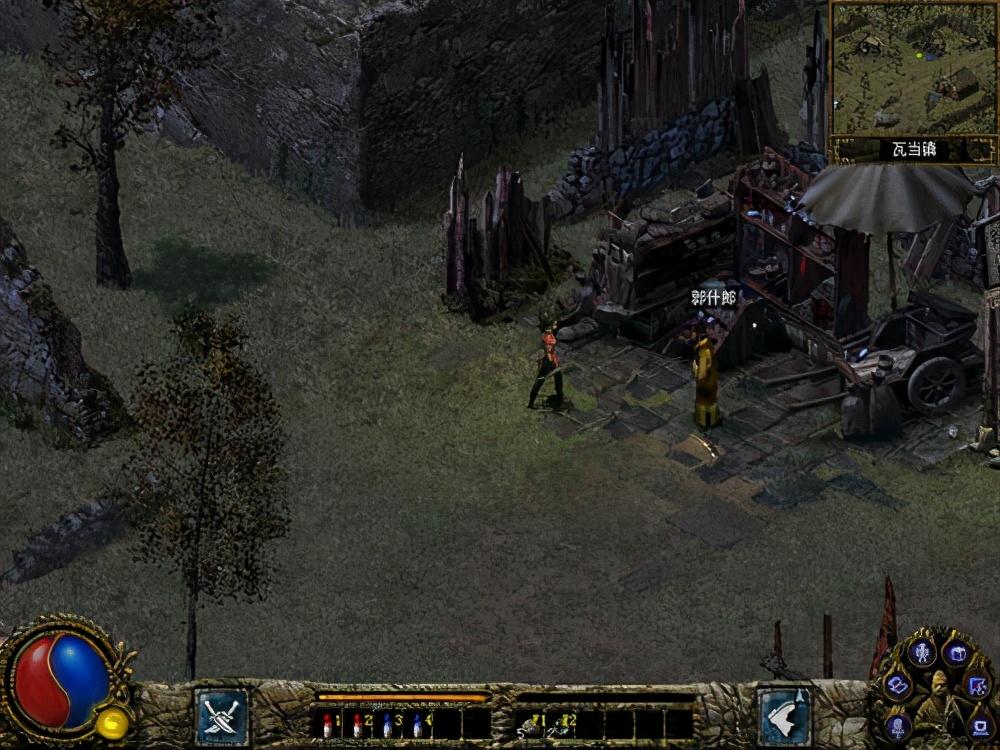Drink the blue potion in slot 4
This screenshot has width=1000, height=750.
tap(417, 723)
